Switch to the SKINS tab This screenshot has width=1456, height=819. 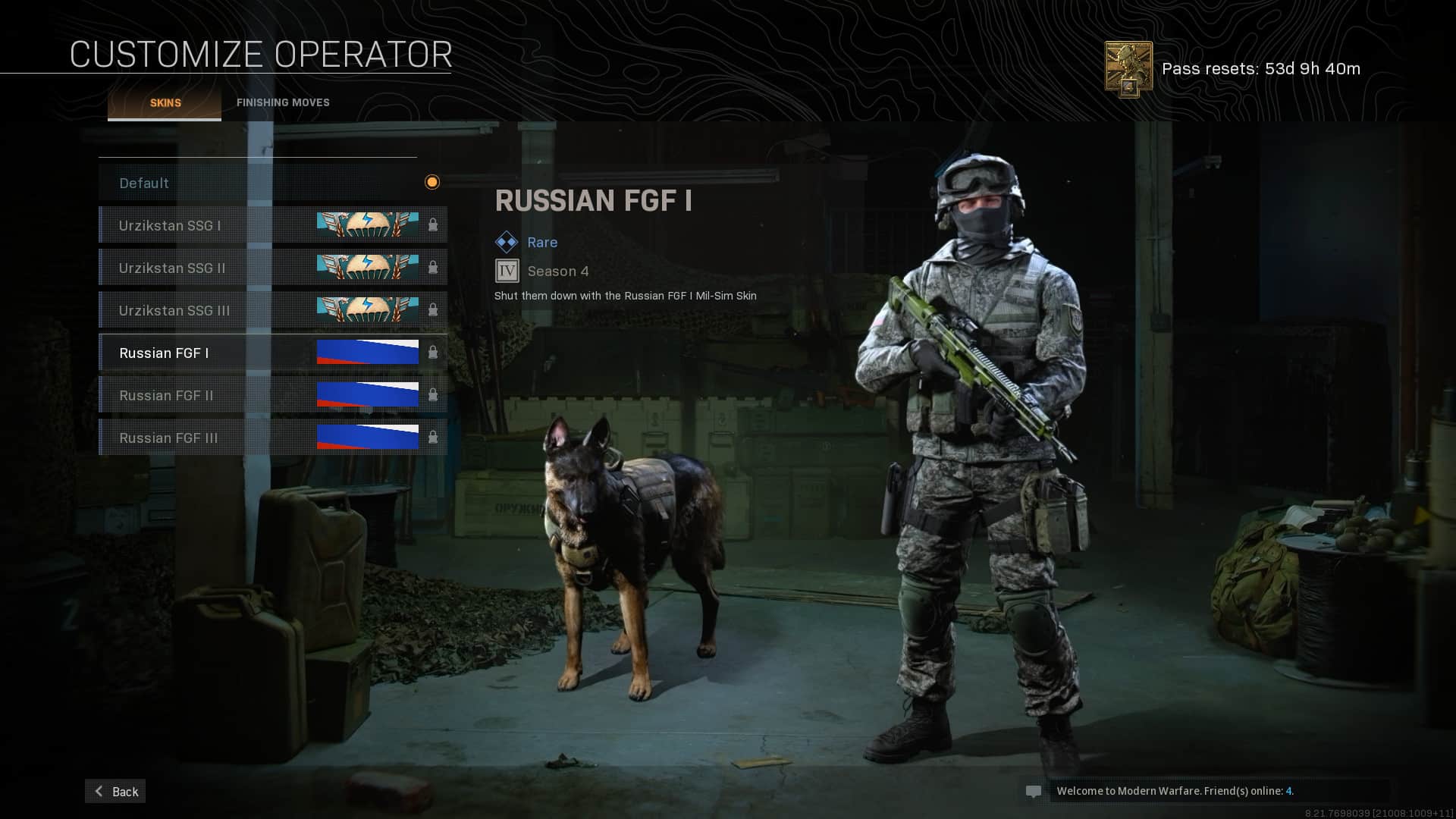tap(164, 102)
